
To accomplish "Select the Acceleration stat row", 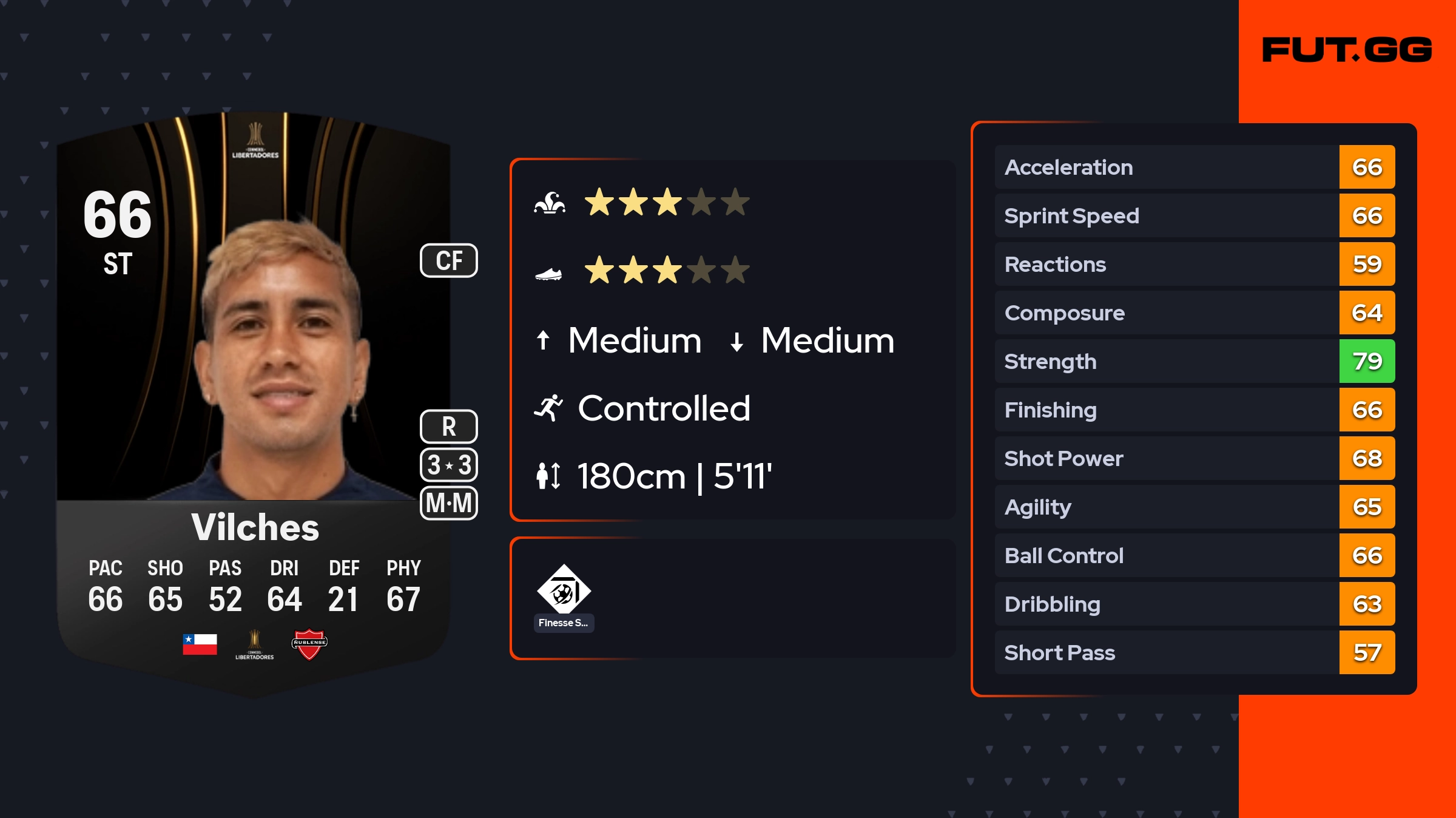I will 1194,167.
